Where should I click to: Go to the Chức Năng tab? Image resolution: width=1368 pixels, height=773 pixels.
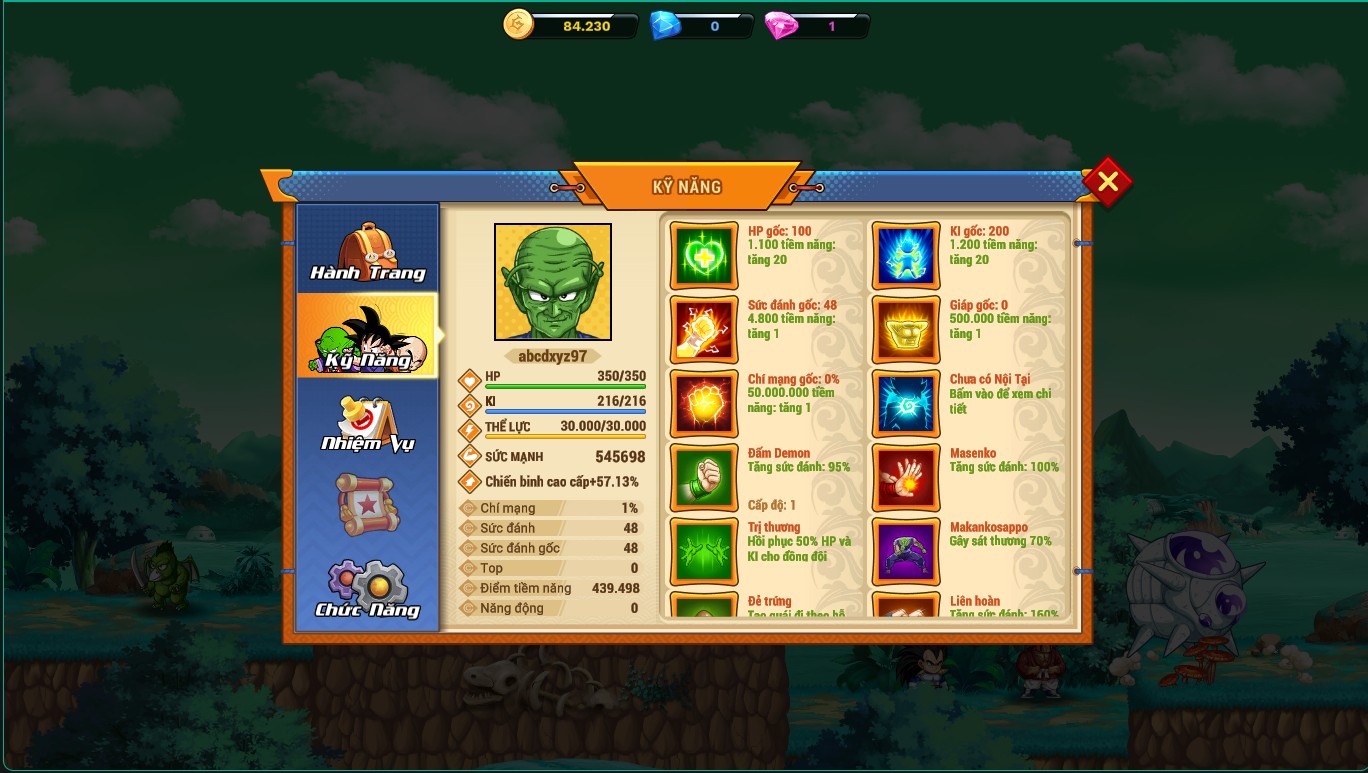[x=368, y=589]
